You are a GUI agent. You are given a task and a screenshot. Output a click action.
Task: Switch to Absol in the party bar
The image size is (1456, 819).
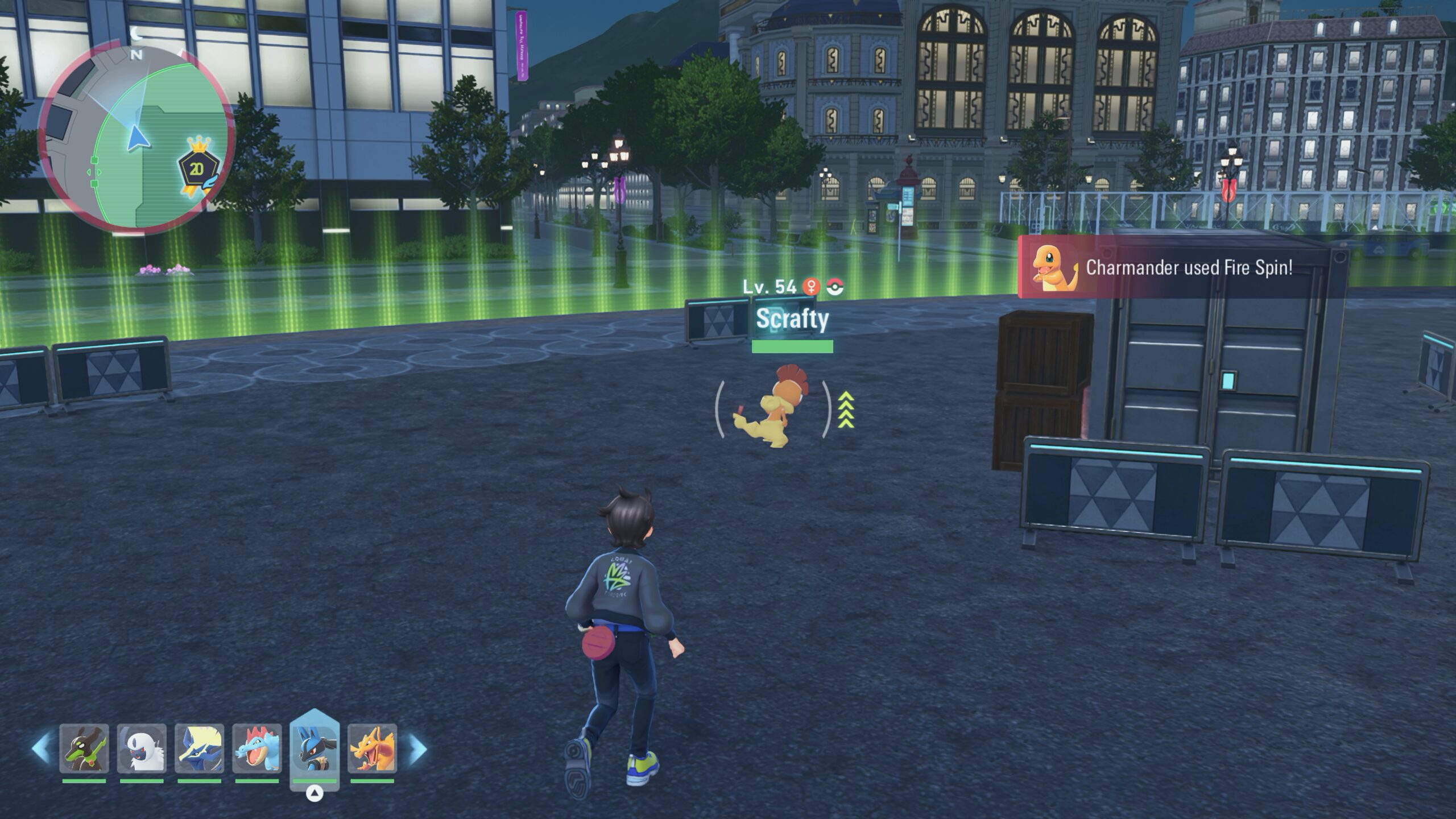tap(142, 748)
